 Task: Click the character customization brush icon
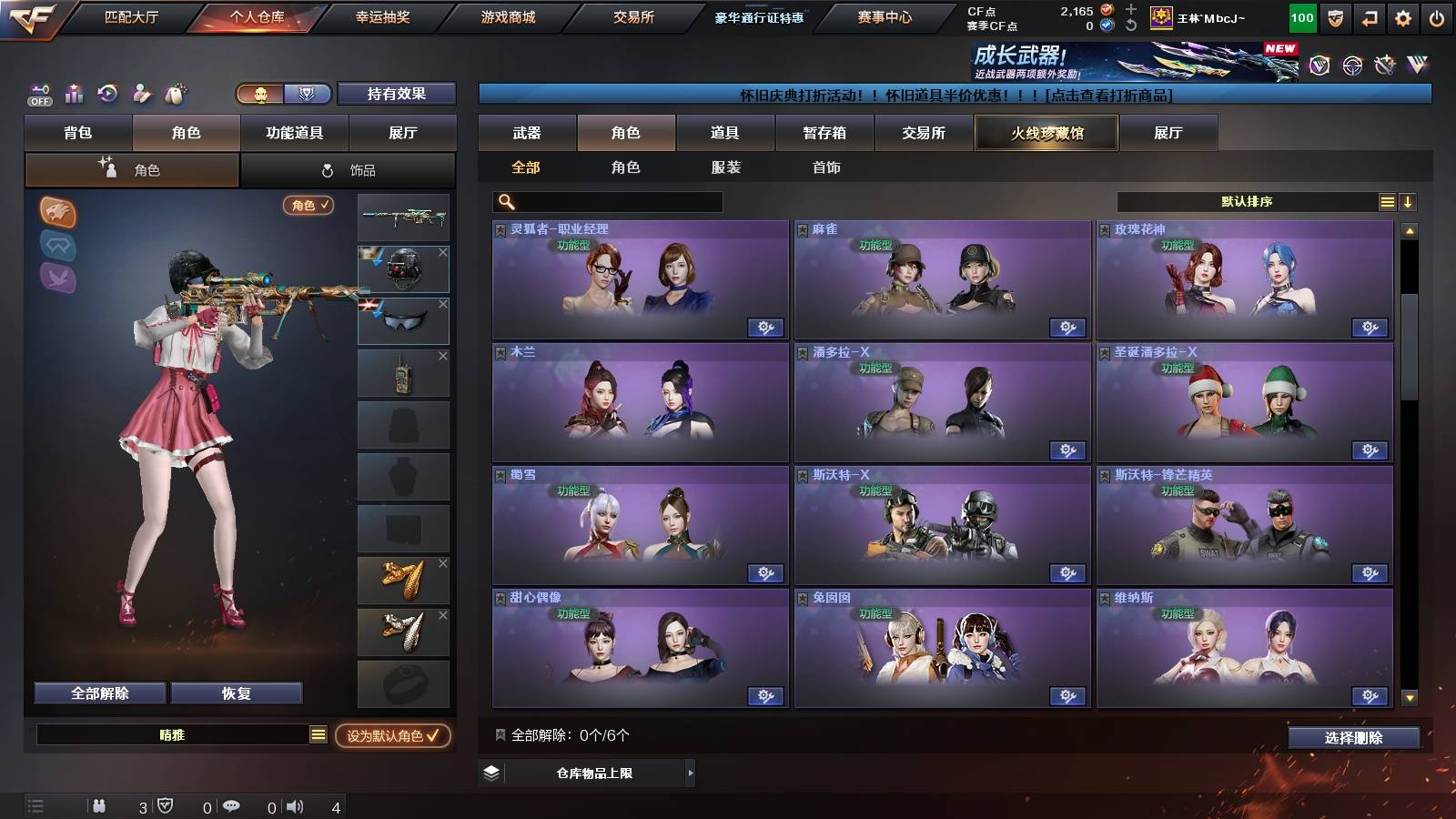pos(141,93)
